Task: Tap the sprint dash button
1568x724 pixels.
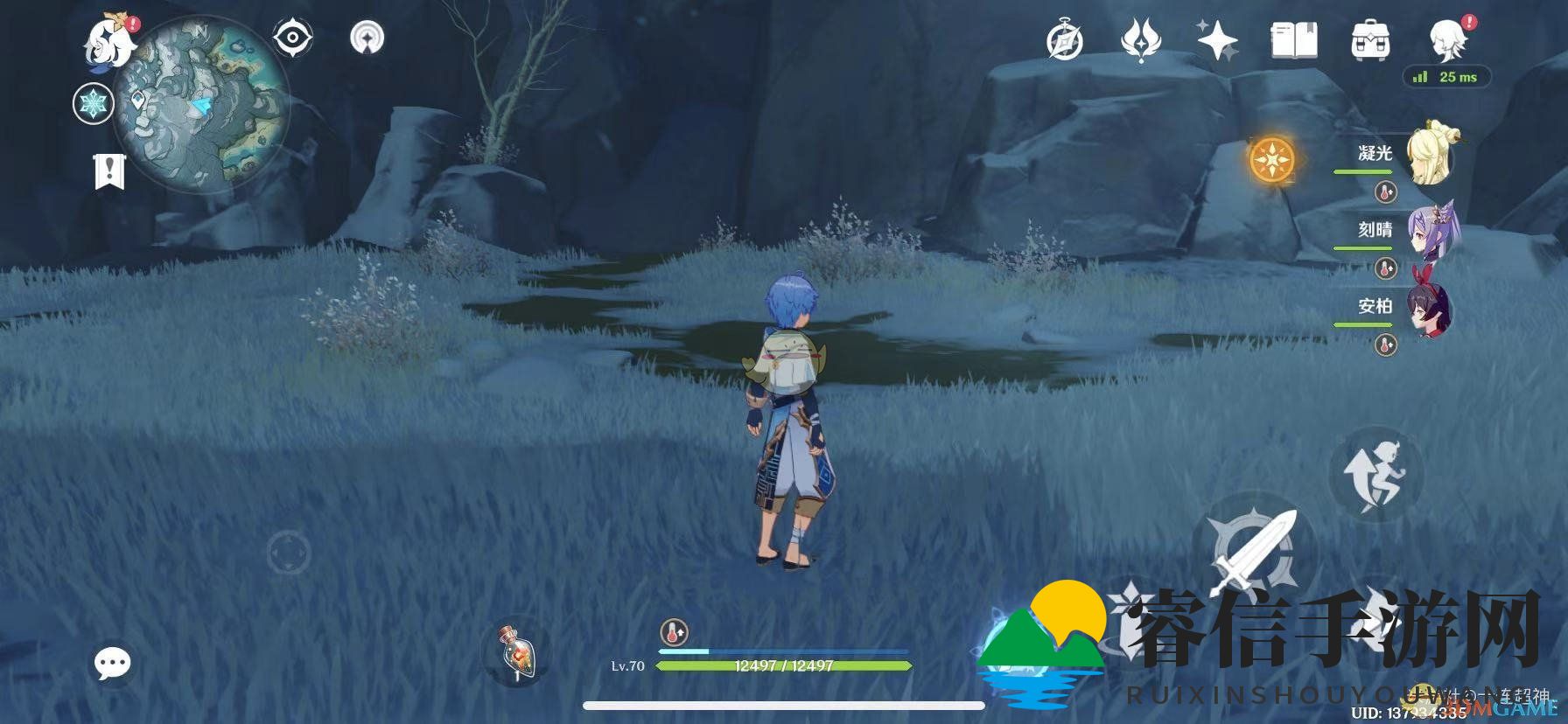Action: click(1375, 473)
